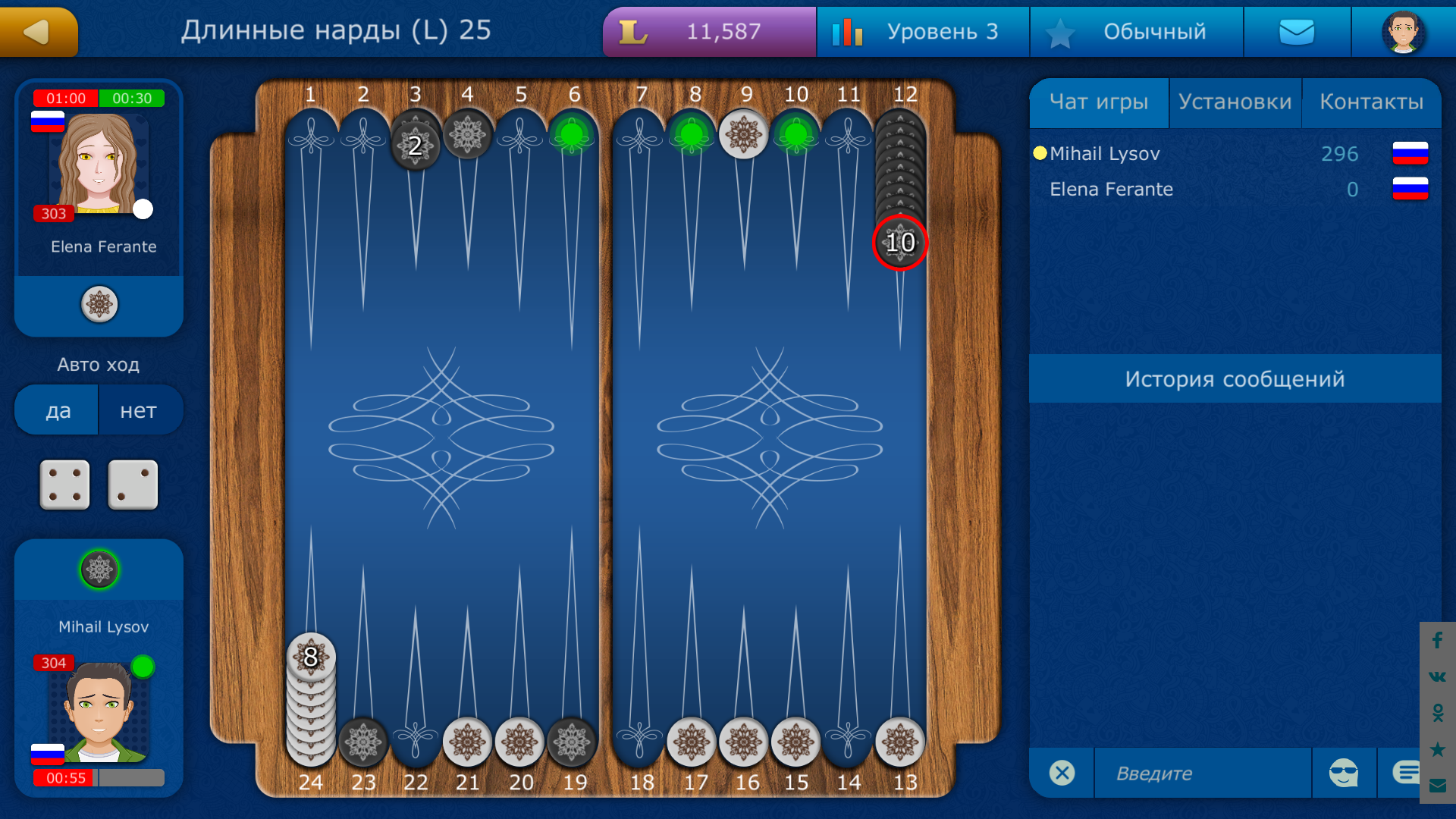Select player Elena Ferante in chat list
The image size is (1456, 819).
1110,190
